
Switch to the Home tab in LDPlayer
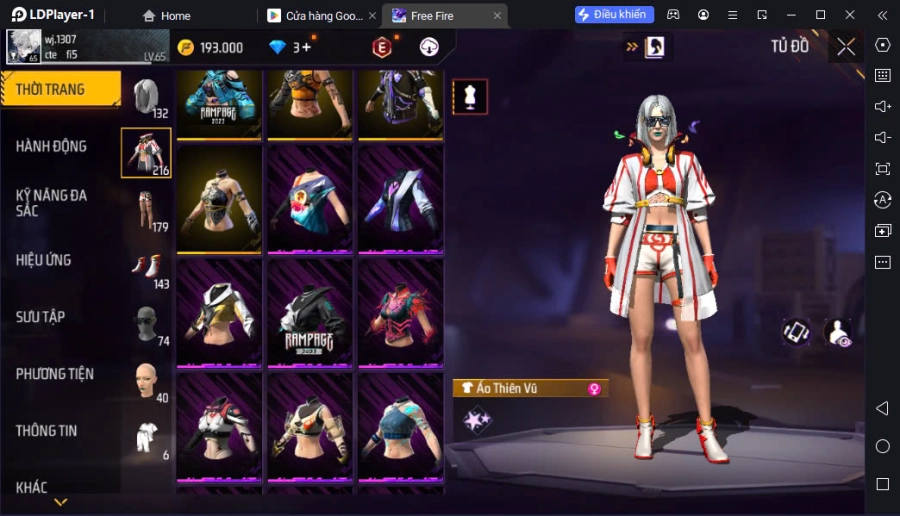166,15
